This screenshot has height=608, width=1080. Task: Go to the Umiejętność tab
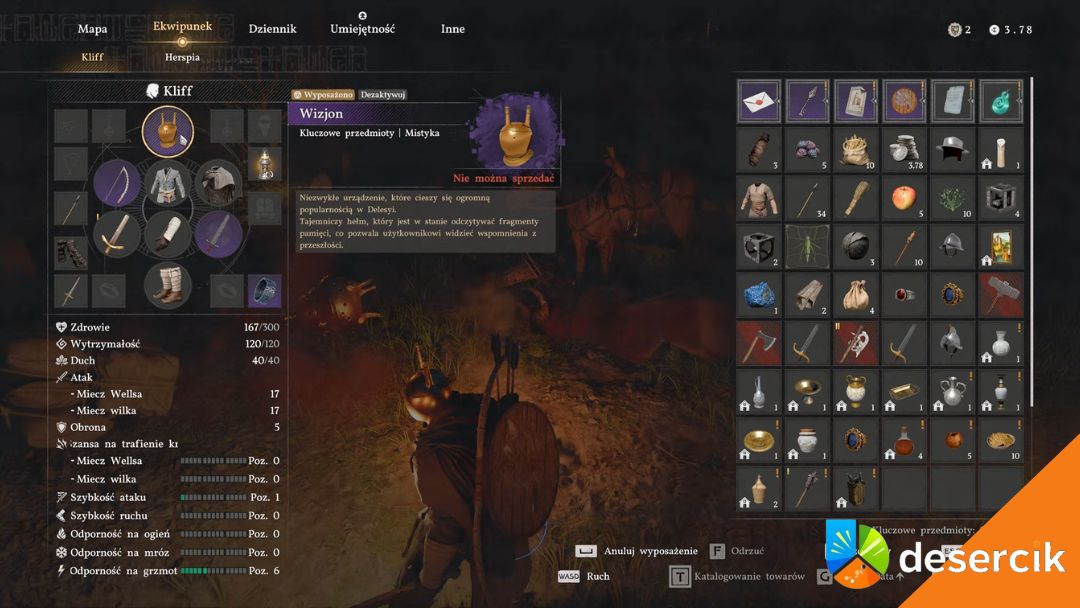pos(362,29)
